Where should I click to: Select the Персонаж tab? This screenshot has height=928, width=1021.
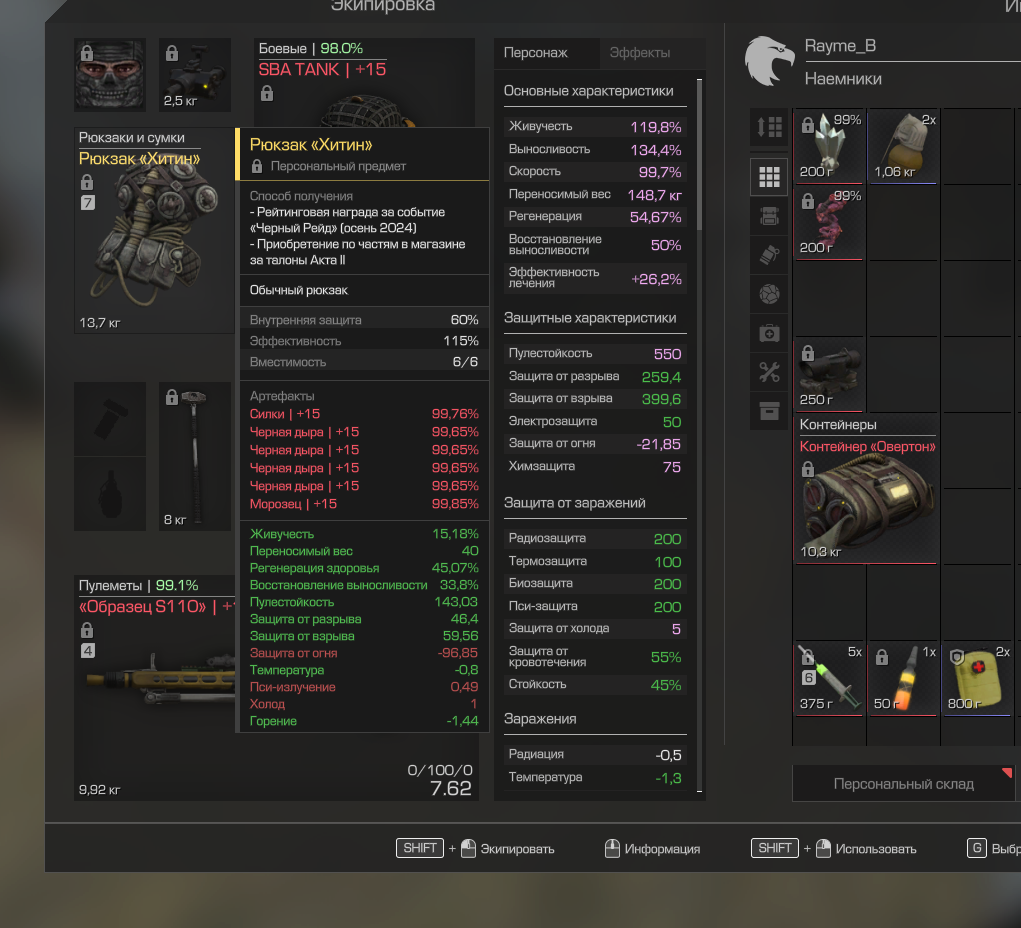point(535,53)
